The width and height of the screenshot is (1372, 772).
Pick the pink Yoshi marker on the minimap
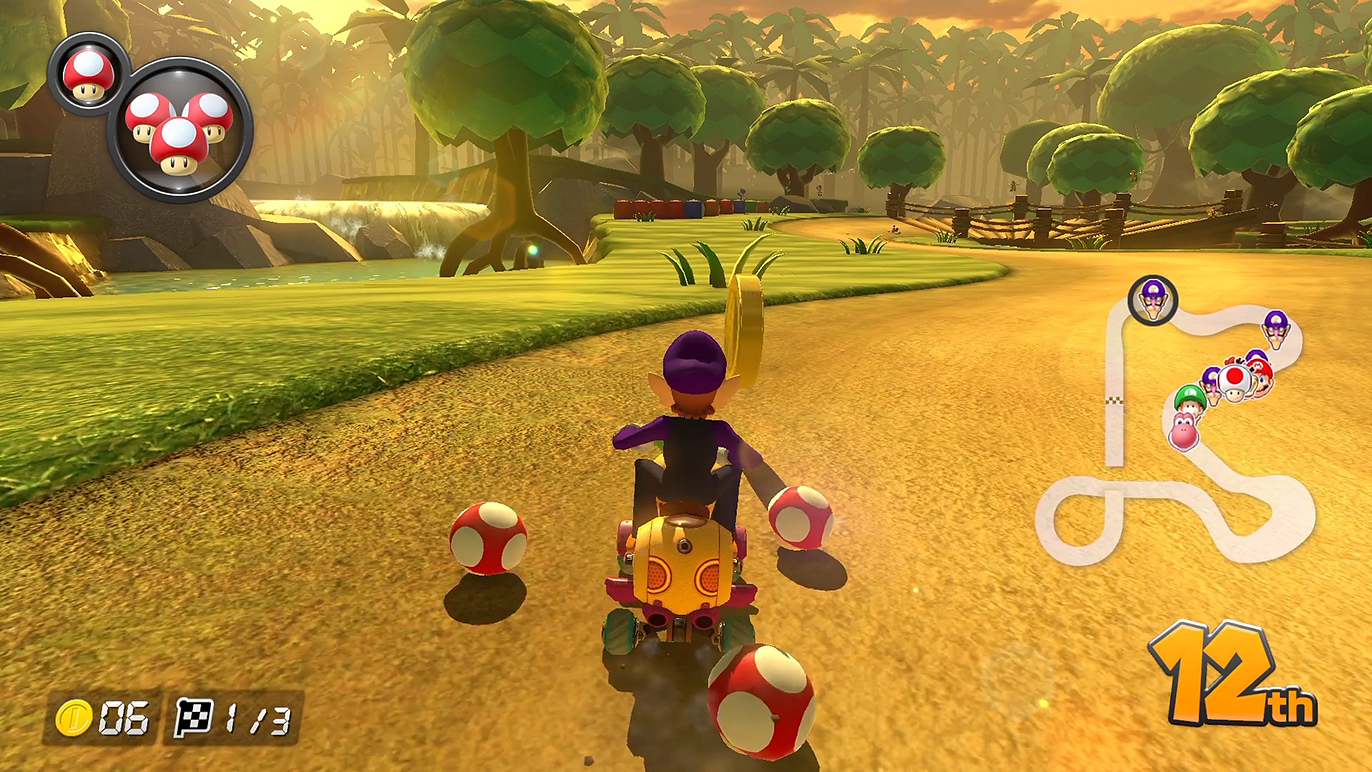click(x=1185, y=431)
